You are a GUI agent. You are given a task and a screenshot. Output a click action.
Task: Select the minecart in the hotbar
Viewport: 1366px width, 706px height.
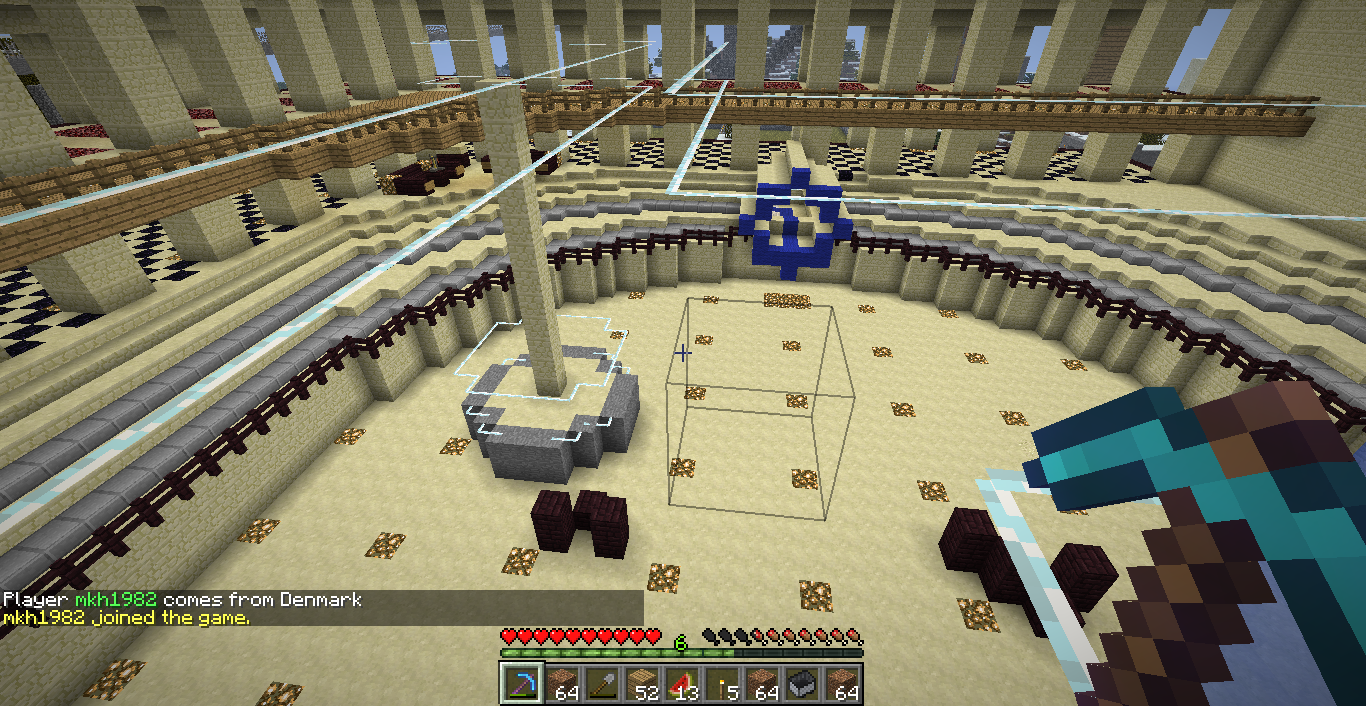[802, 684]
